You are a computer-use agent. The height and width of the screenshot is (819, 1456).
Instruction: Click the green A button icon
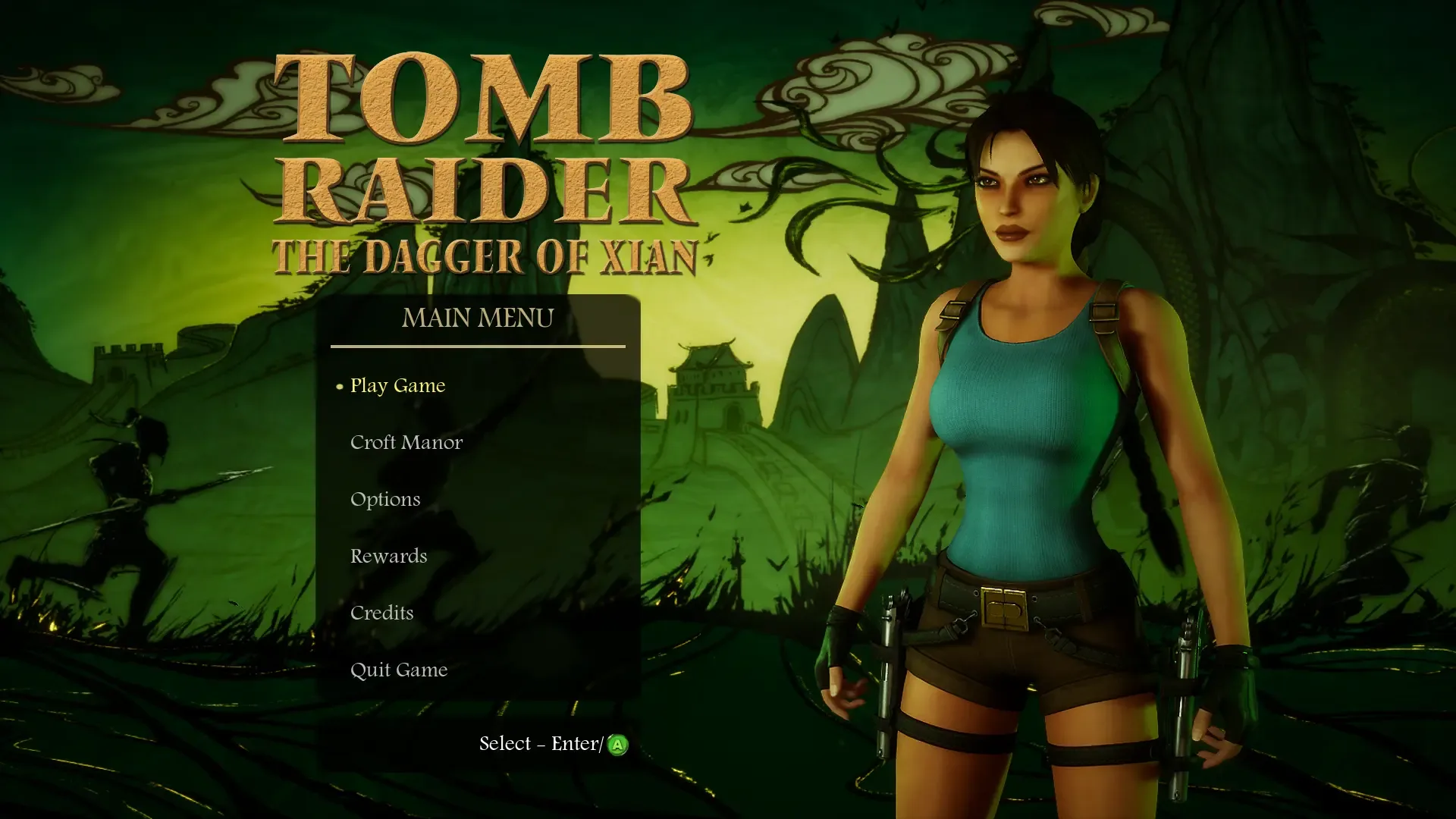click(x=618, y=744)
